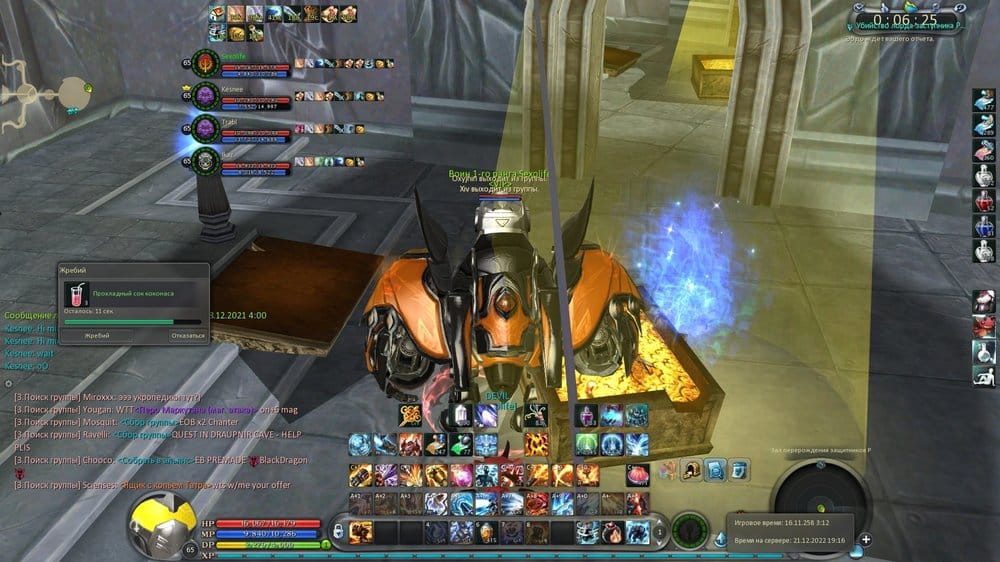Select the skull-portrait party member
The width and height of the screenshot is (1000, 562).
(205, 160)
